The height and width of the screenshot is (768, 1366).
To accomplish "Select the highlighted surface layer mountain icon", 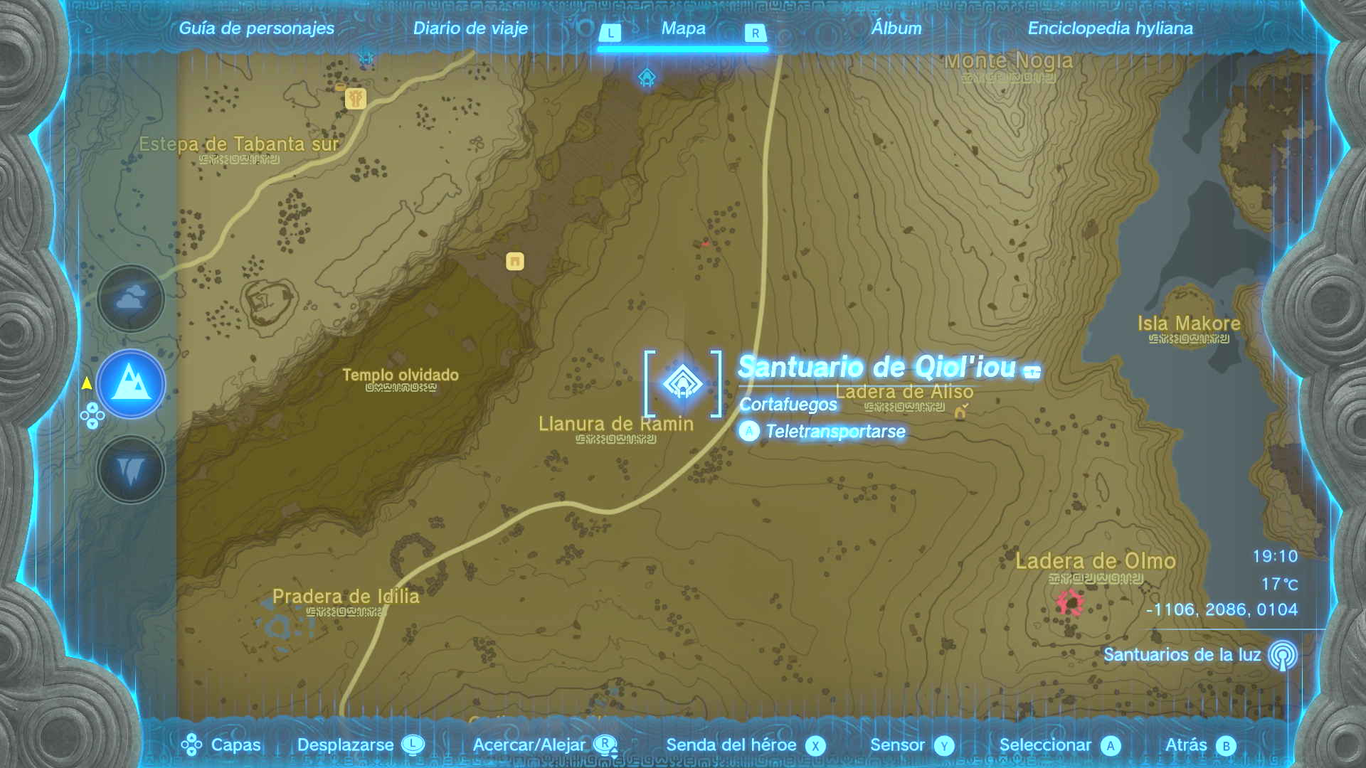I will [x=130, y=383].
